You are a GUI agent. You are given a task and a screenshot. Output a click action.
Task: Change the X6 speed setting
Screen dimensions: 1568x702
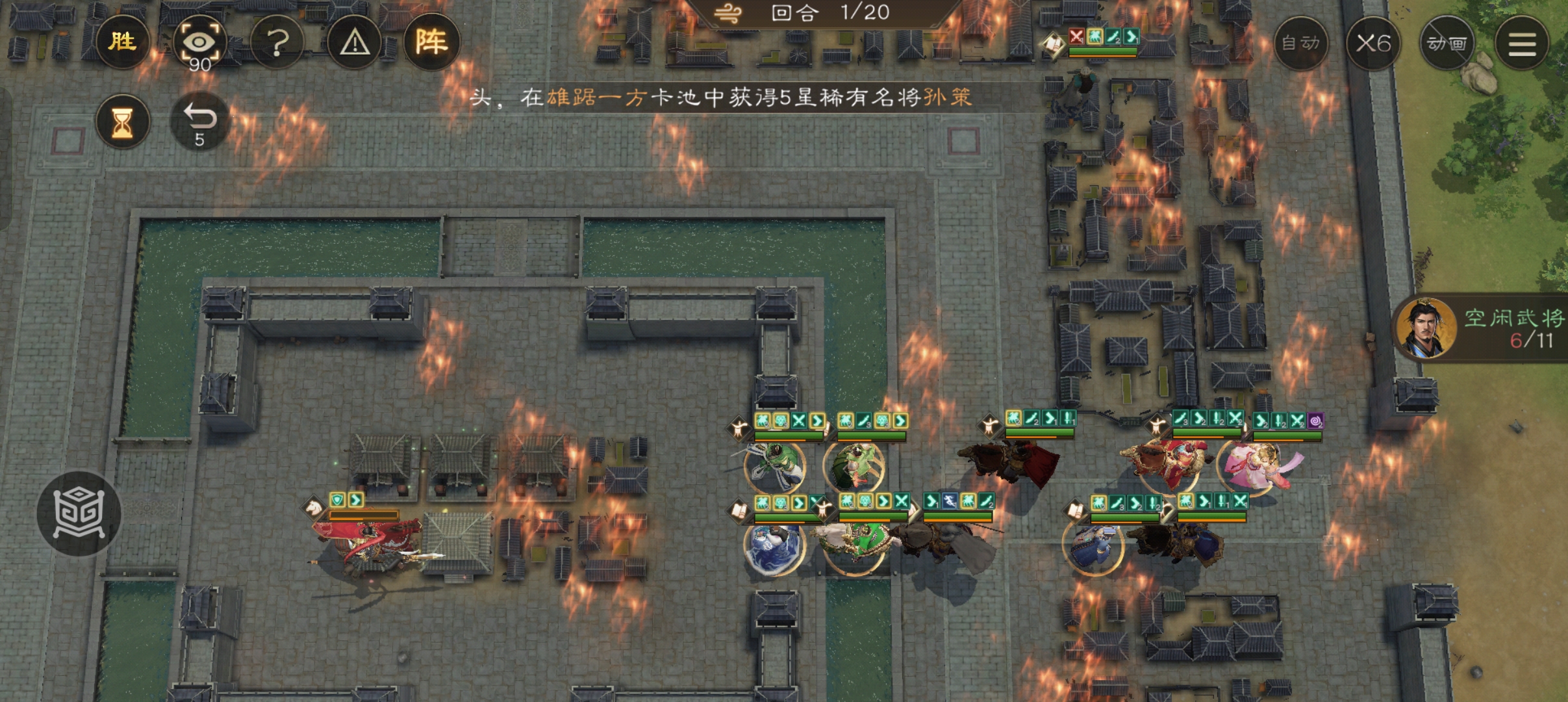[1372, 44]
